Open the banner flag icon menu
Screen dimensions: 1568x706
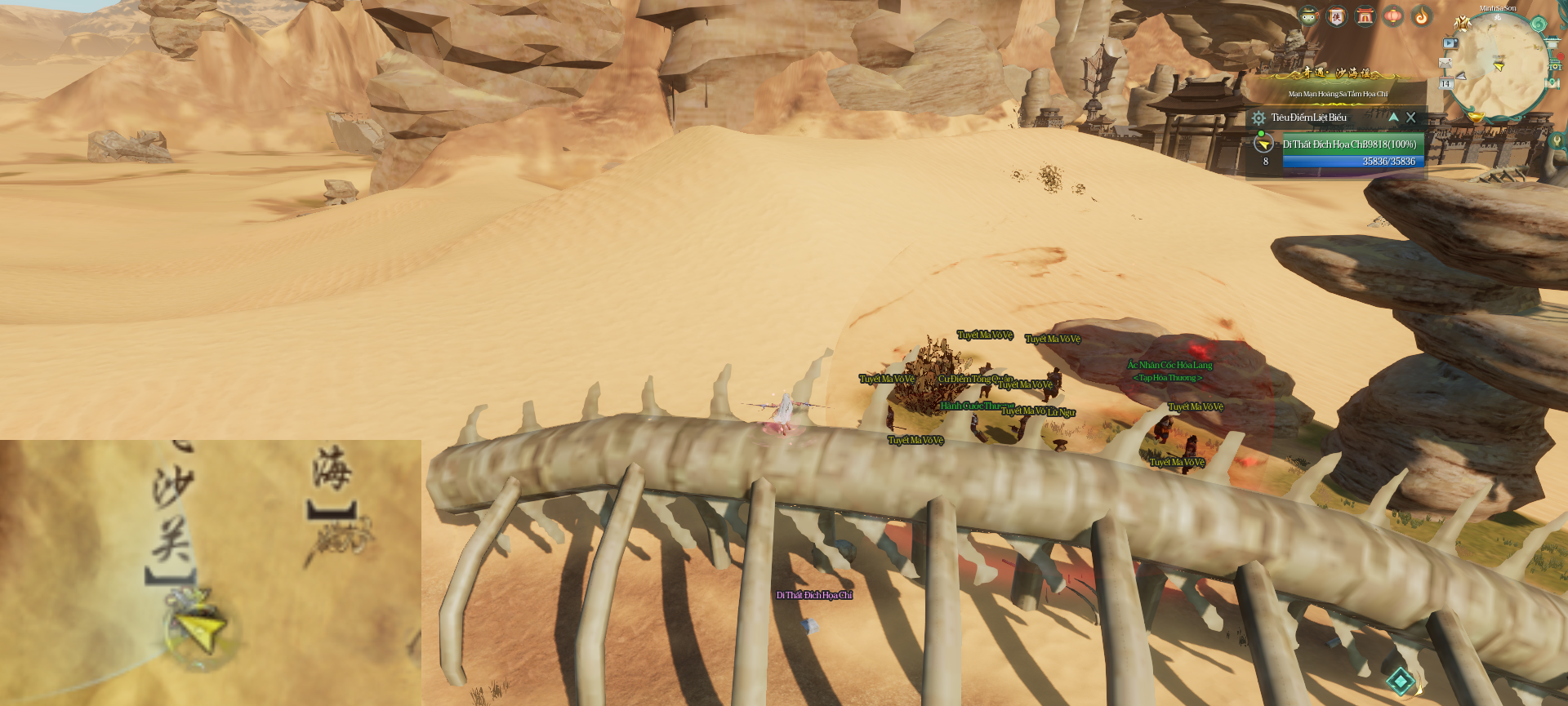point(1337,16)
